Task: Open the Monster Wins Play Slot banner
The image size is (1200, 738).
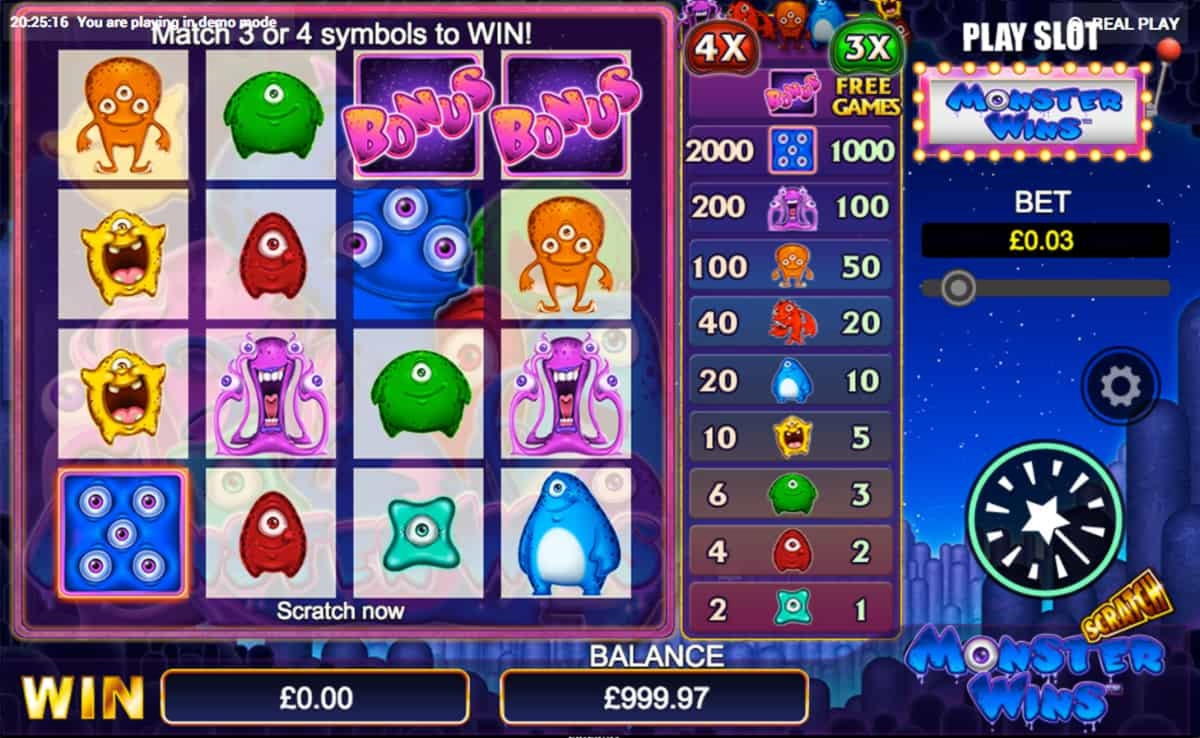Action: coord(1032,110)
